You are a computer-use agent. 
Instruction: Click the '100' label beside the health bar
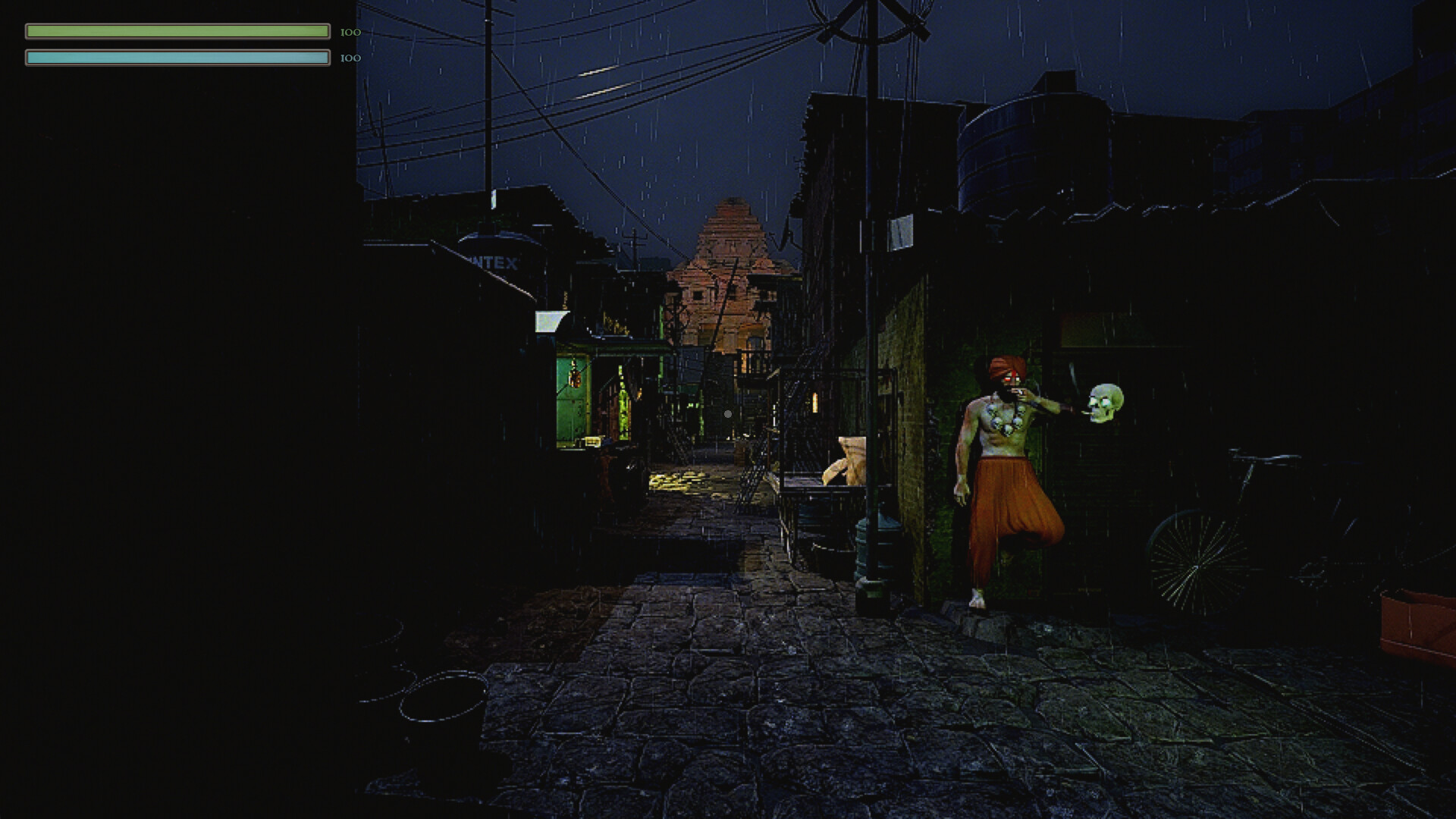click(349, 32)
